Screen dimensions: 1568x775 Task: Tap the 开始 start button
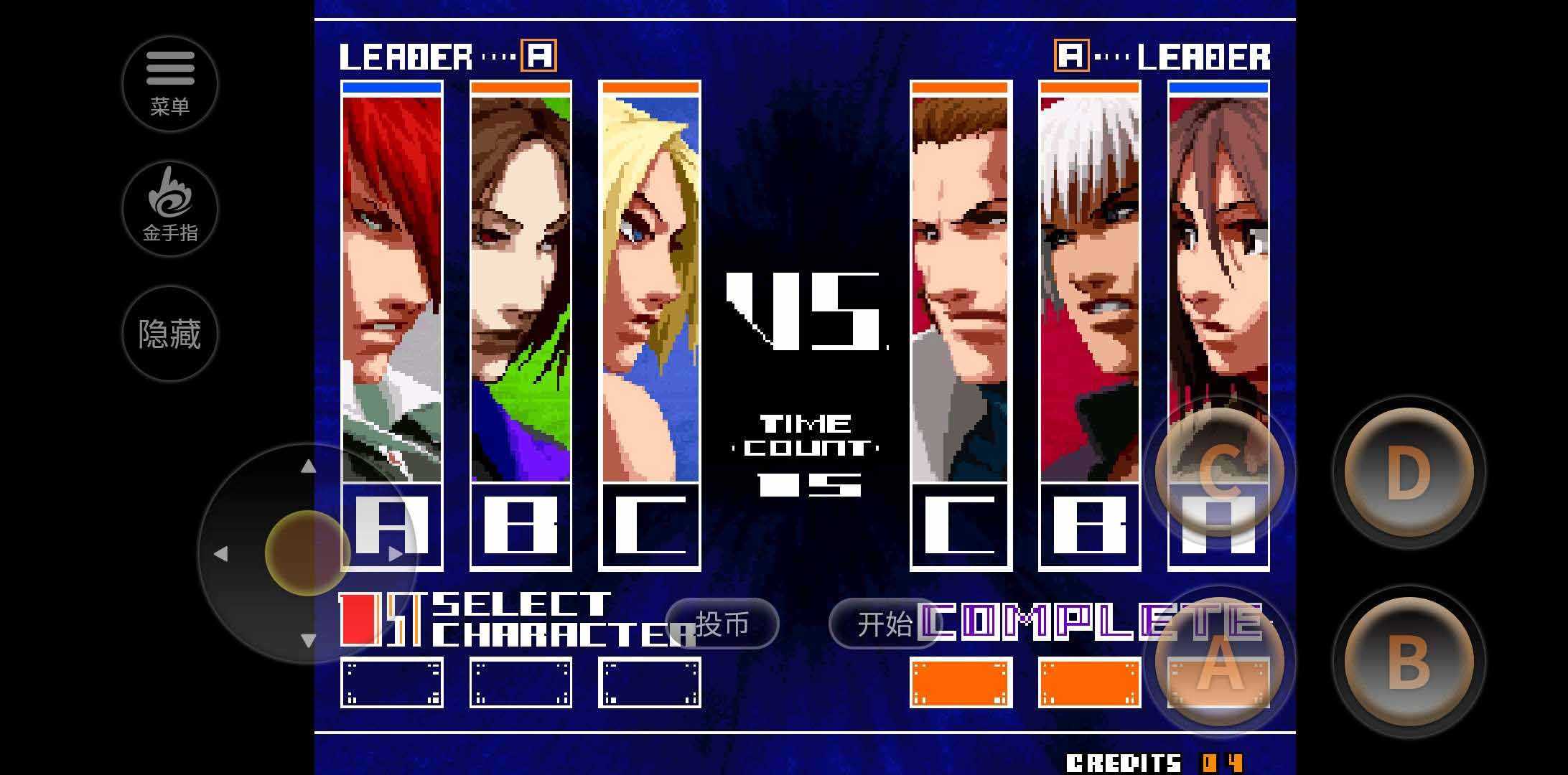coord(885,624)
